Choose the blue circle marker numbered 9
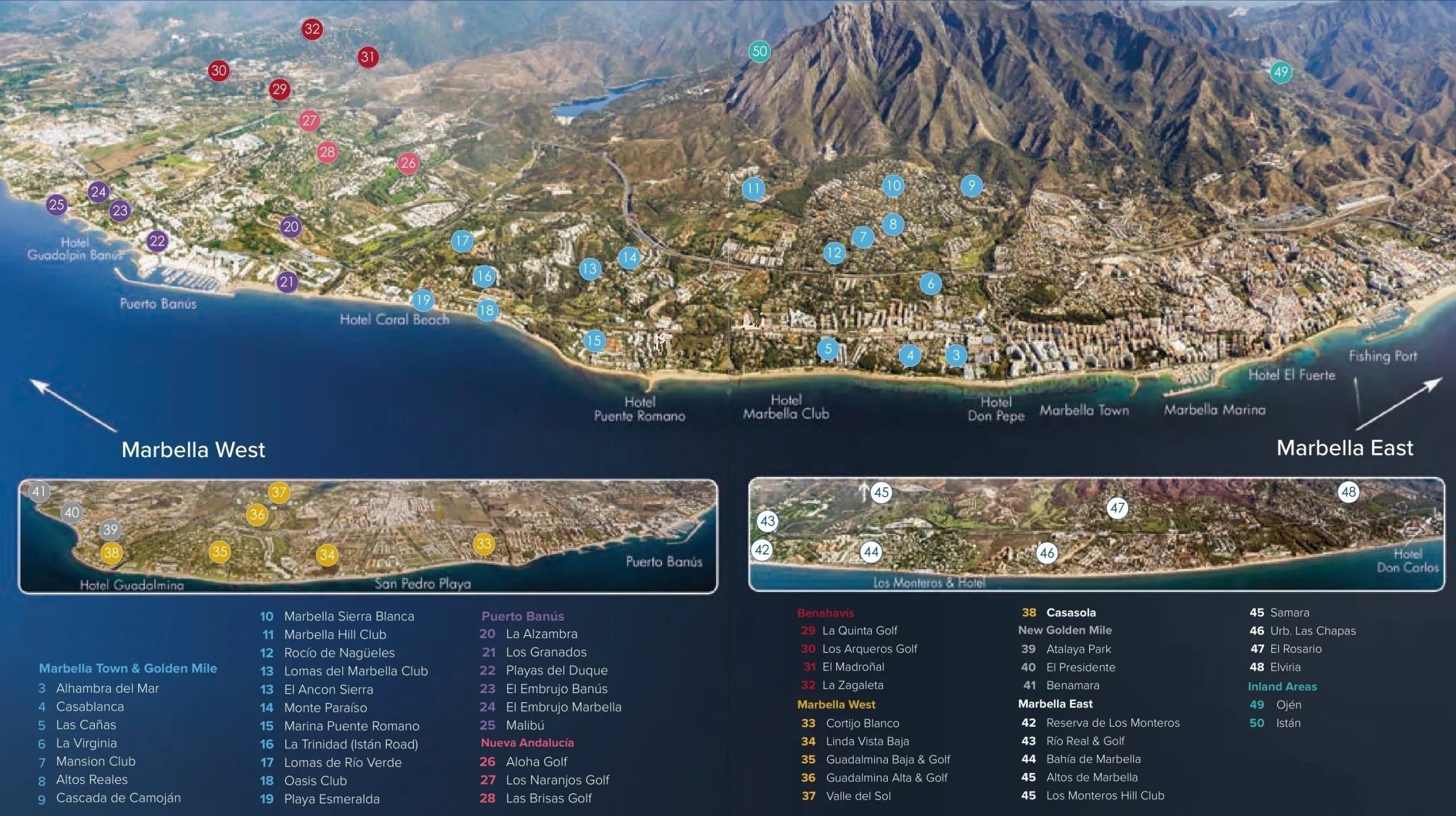 coord(971,185)
